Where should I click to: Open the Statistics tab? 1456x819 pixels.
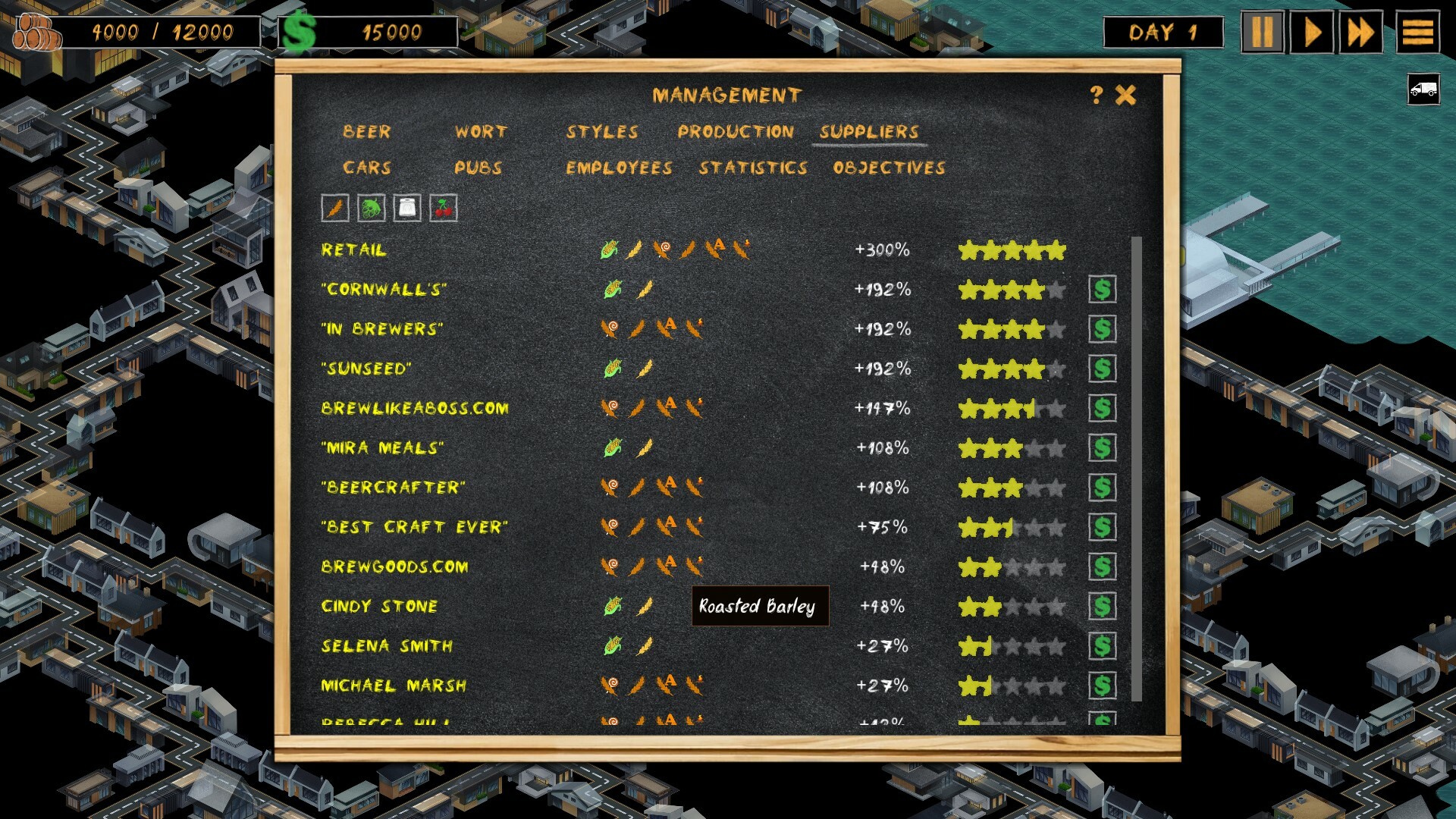click(x=755, y=168)
